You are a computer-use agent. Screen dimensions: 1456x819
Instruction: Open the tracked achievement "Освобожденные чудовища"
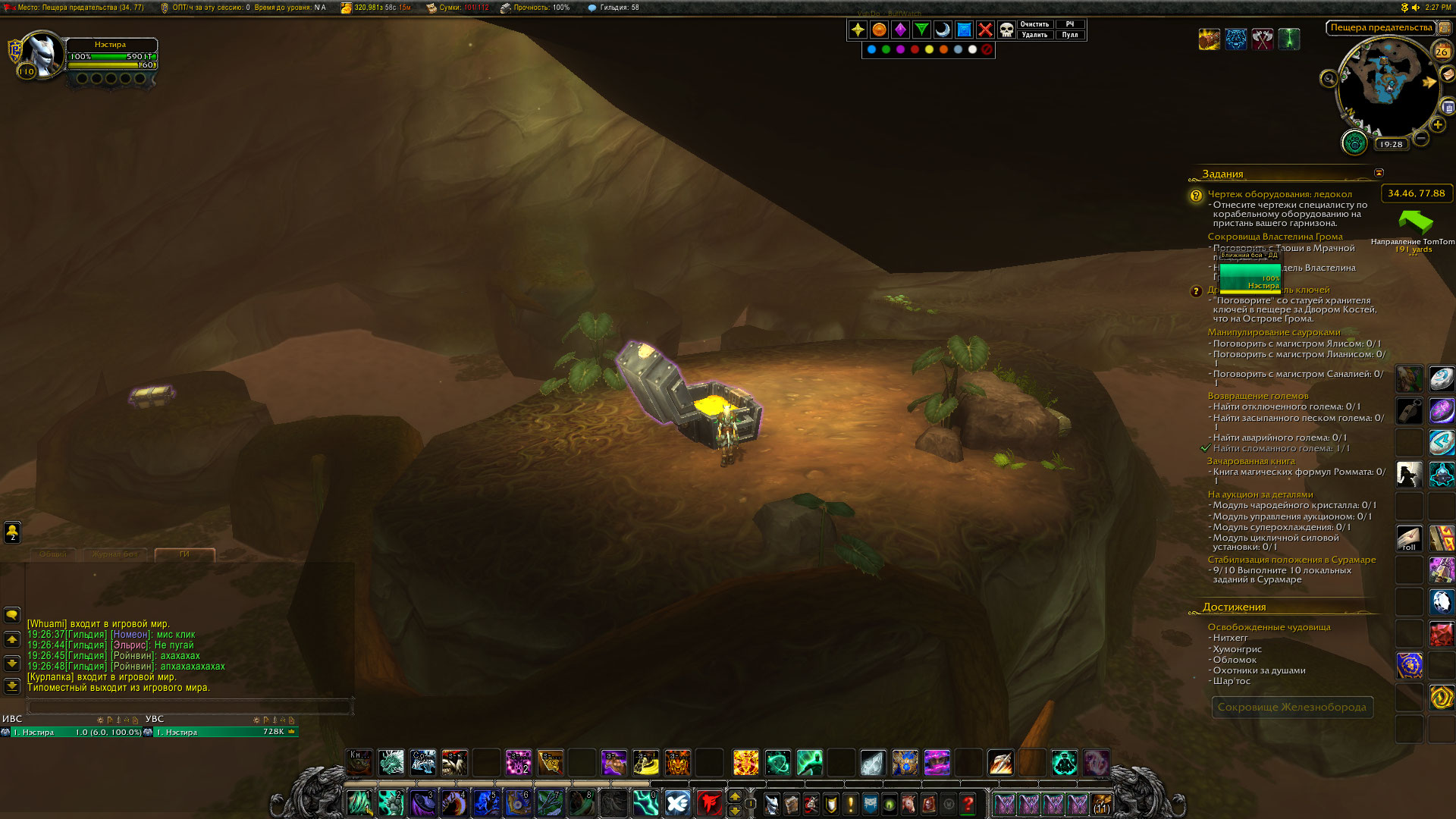[x=1269, y=627]
